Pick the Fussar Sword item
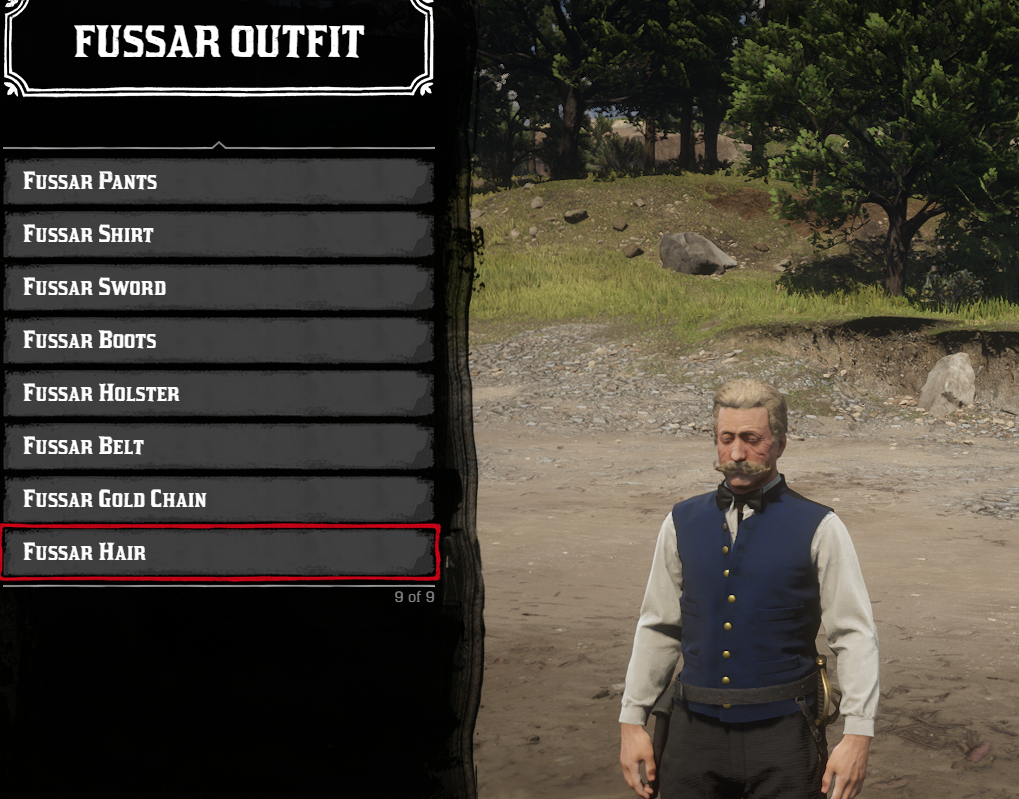This screenshot has width=1019, height=799. pos(219,288)
